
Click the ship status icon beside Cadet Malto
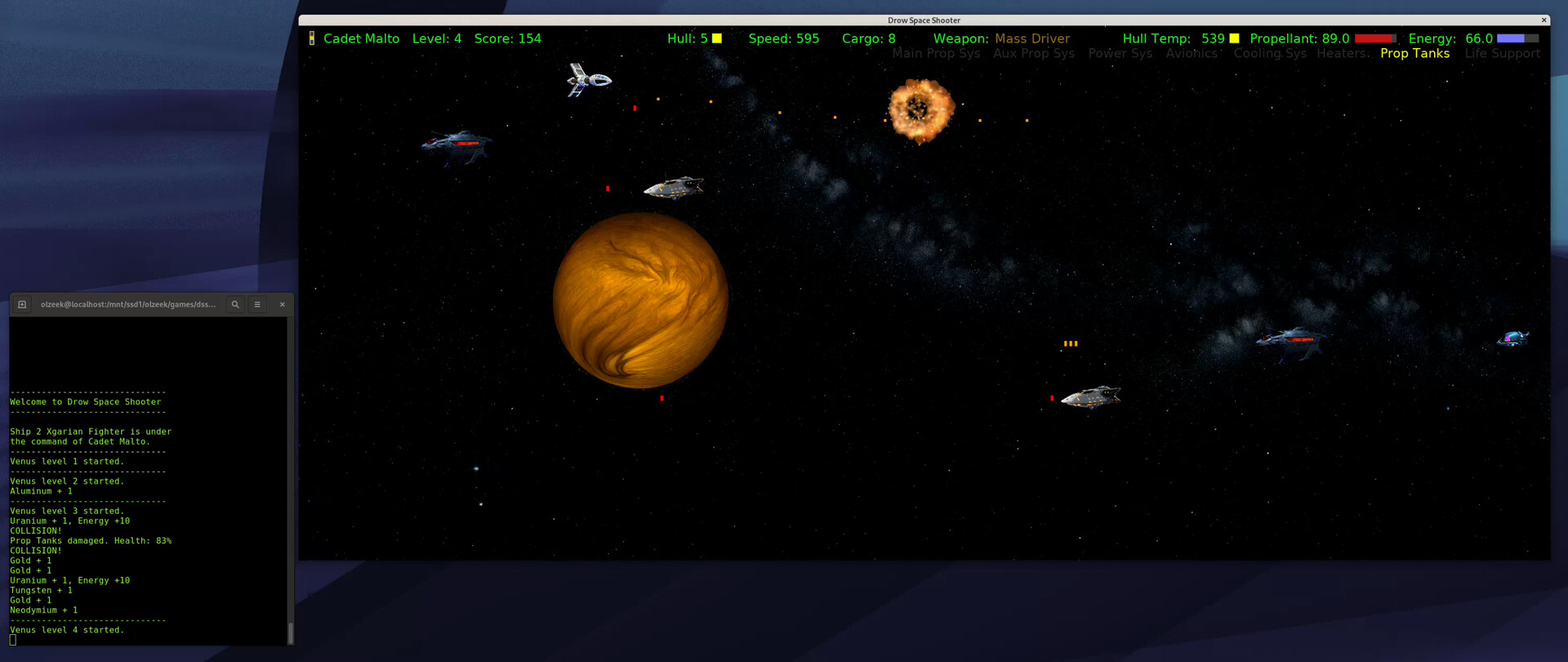point(312,38)
